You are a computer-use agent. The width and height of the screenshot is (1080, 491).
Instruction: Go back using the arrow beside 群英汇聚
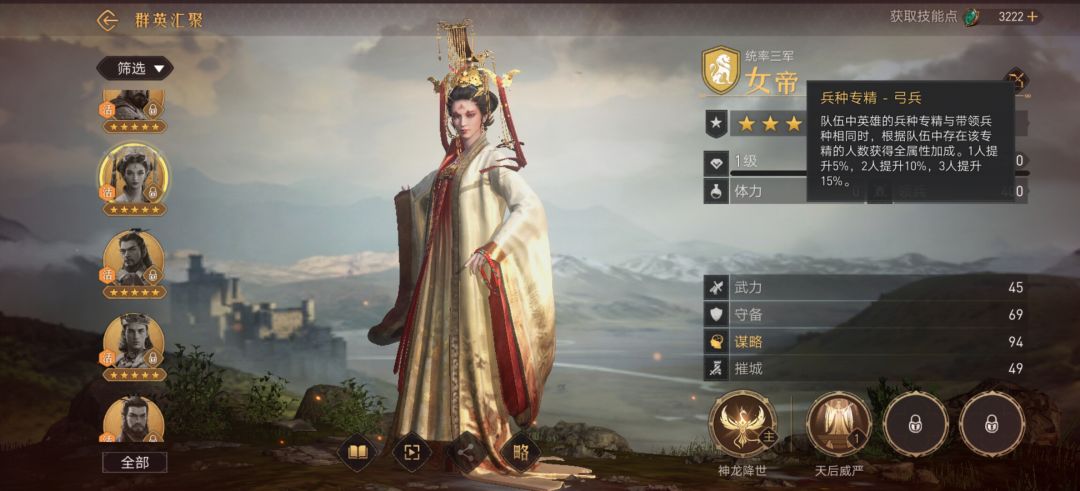107,20
